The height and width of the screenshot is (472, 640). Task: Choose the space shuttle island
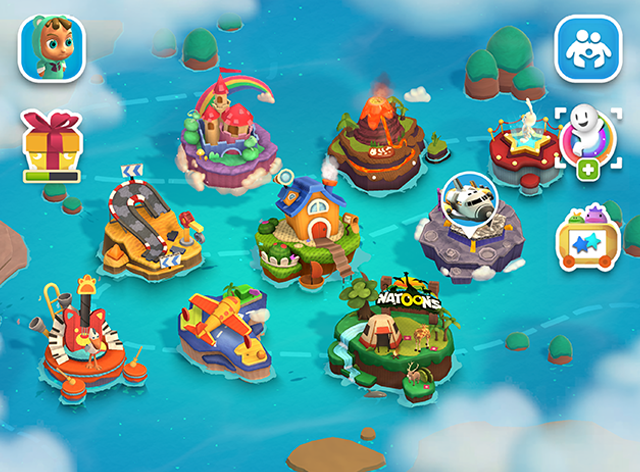tap(469, 223)
